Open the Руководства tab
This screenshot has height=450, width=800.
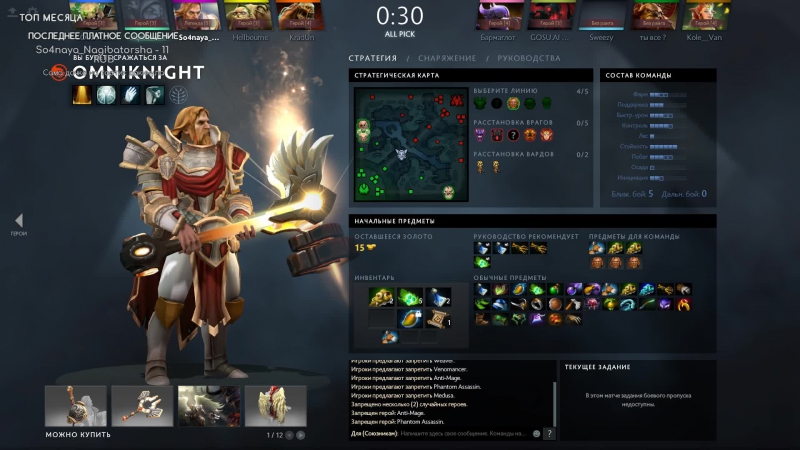[x=529, y=59]
